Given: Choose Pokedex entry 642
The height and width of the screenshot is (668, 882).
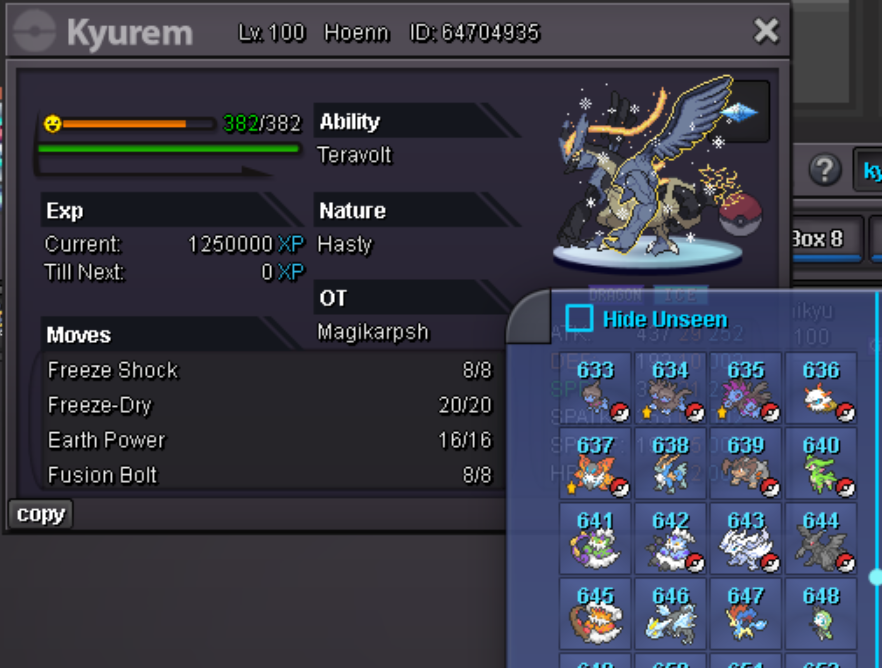Looking at the screenshot, I should [x=670, y=538].
